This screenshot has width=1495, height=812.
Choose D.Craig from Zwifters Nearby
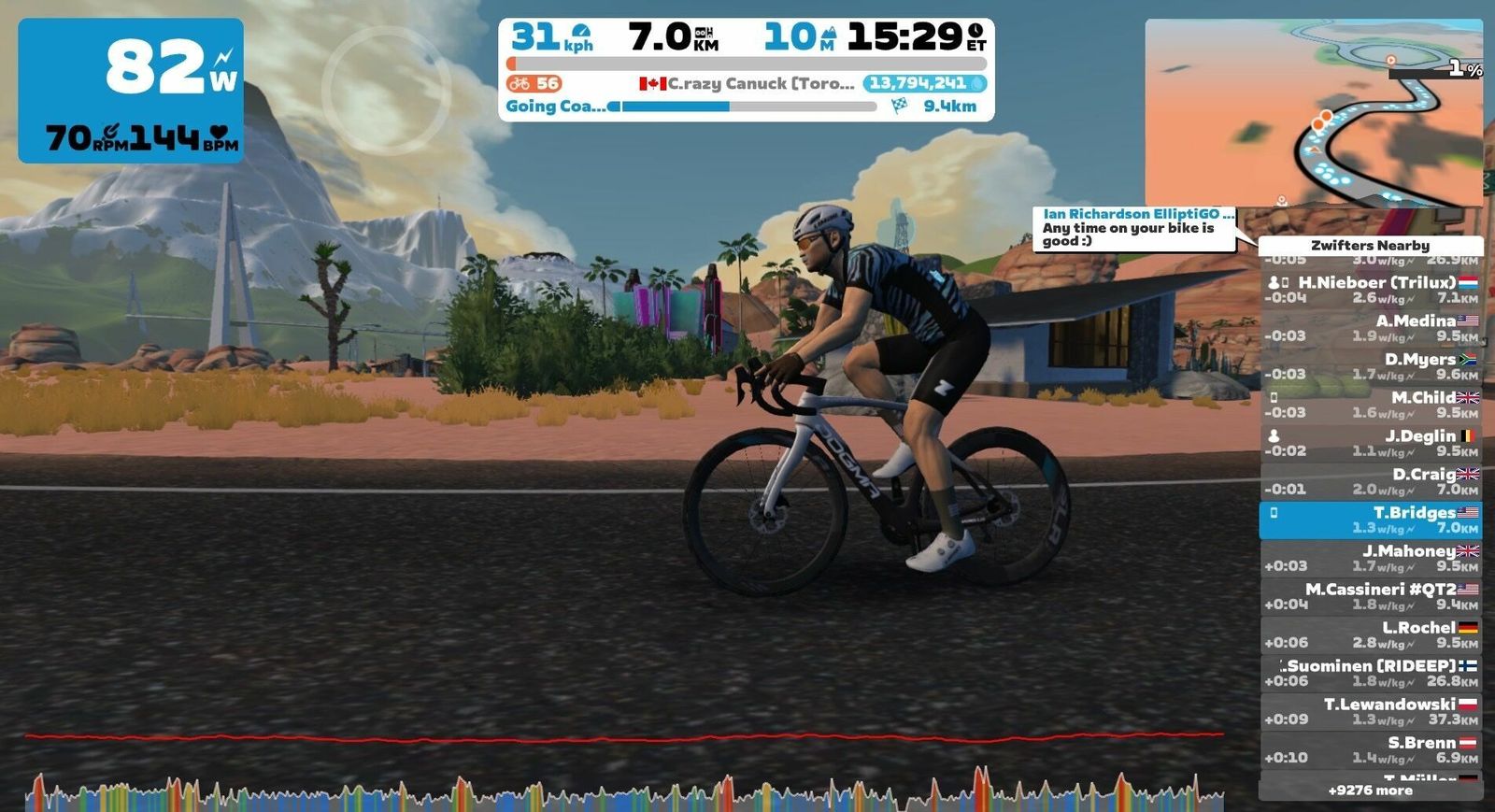pyautogui.click(x=1370, y=481)
